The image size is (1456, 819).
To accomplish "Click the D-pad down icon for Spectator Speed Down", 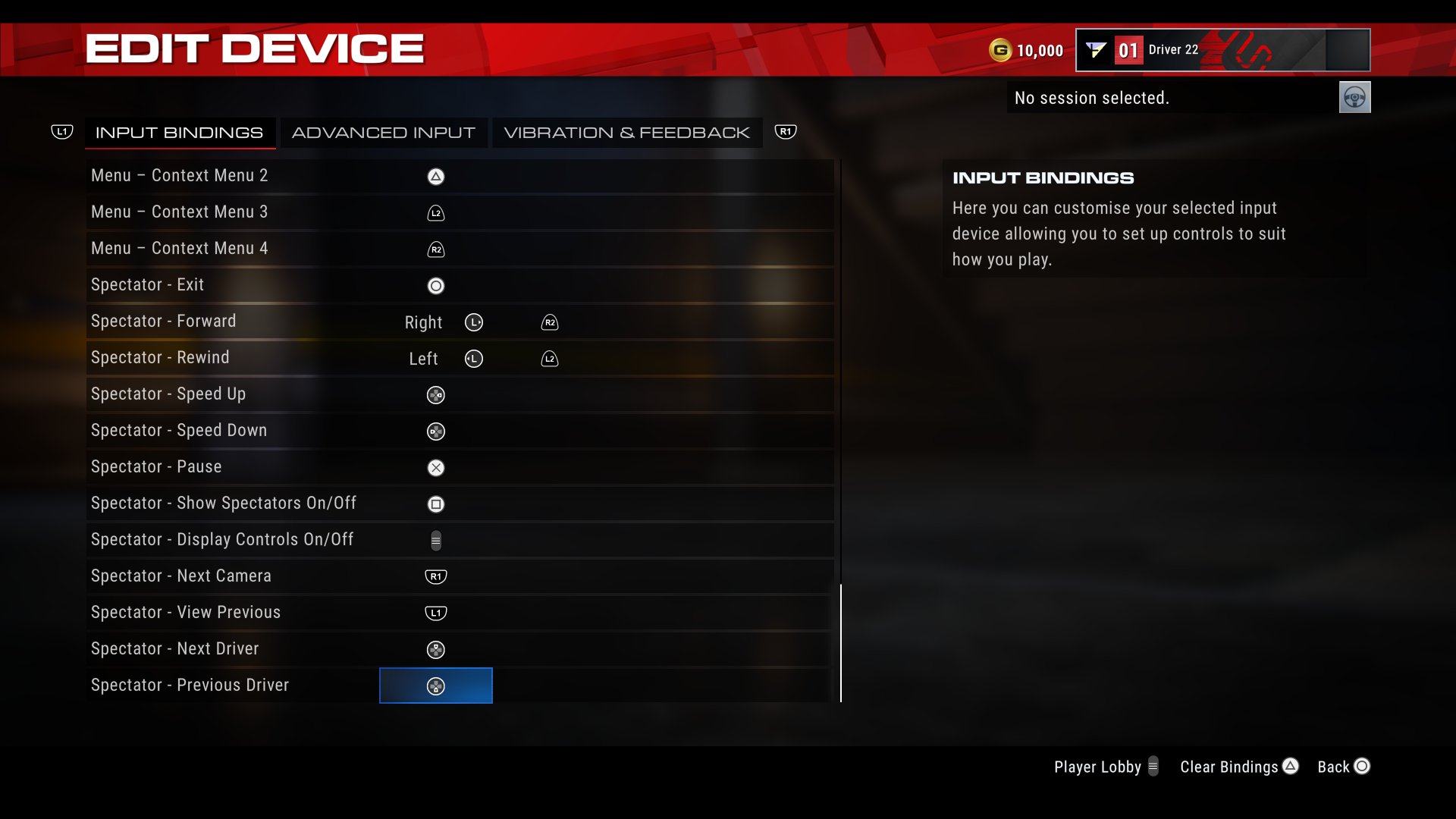I will coord(436,431).
